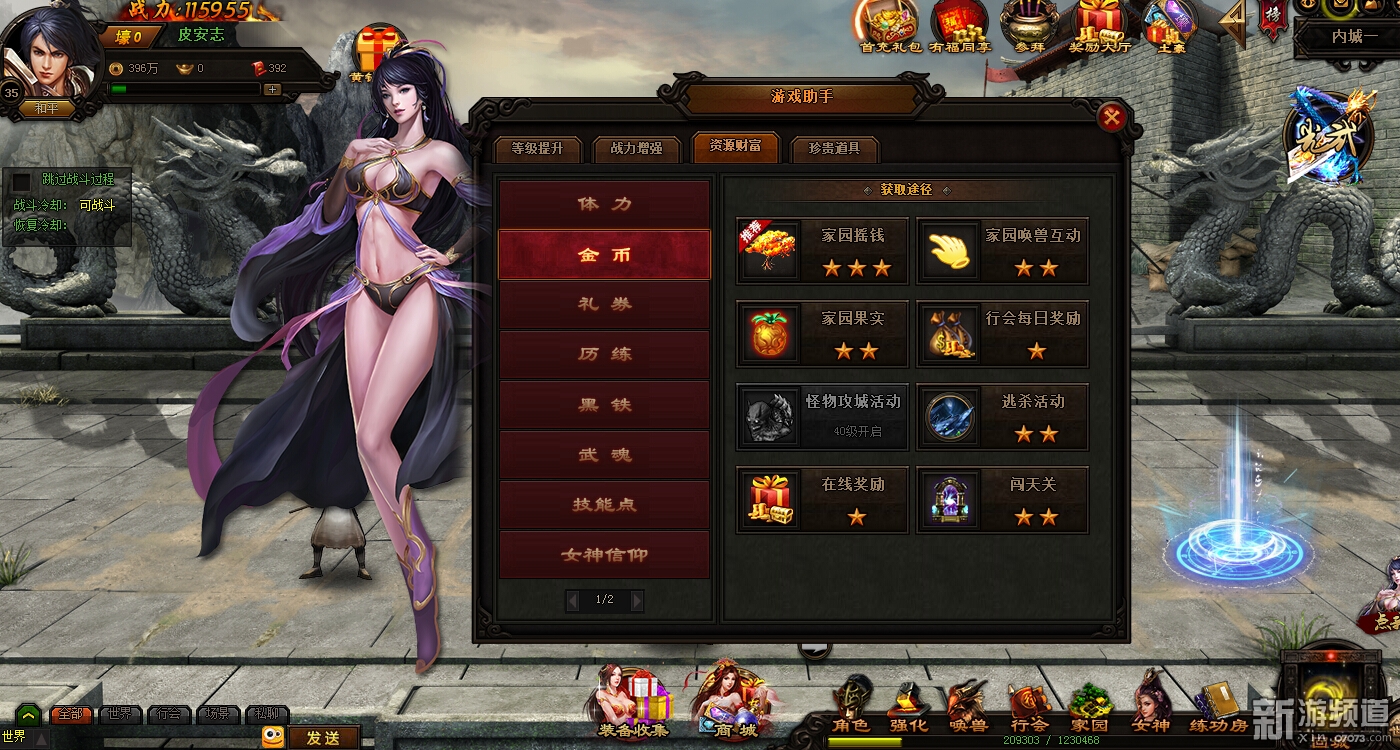Select the 行会每日奖励 method
Image resolution: width=1400 pixels, height=750 pixels.
[x=1002, y=334]
